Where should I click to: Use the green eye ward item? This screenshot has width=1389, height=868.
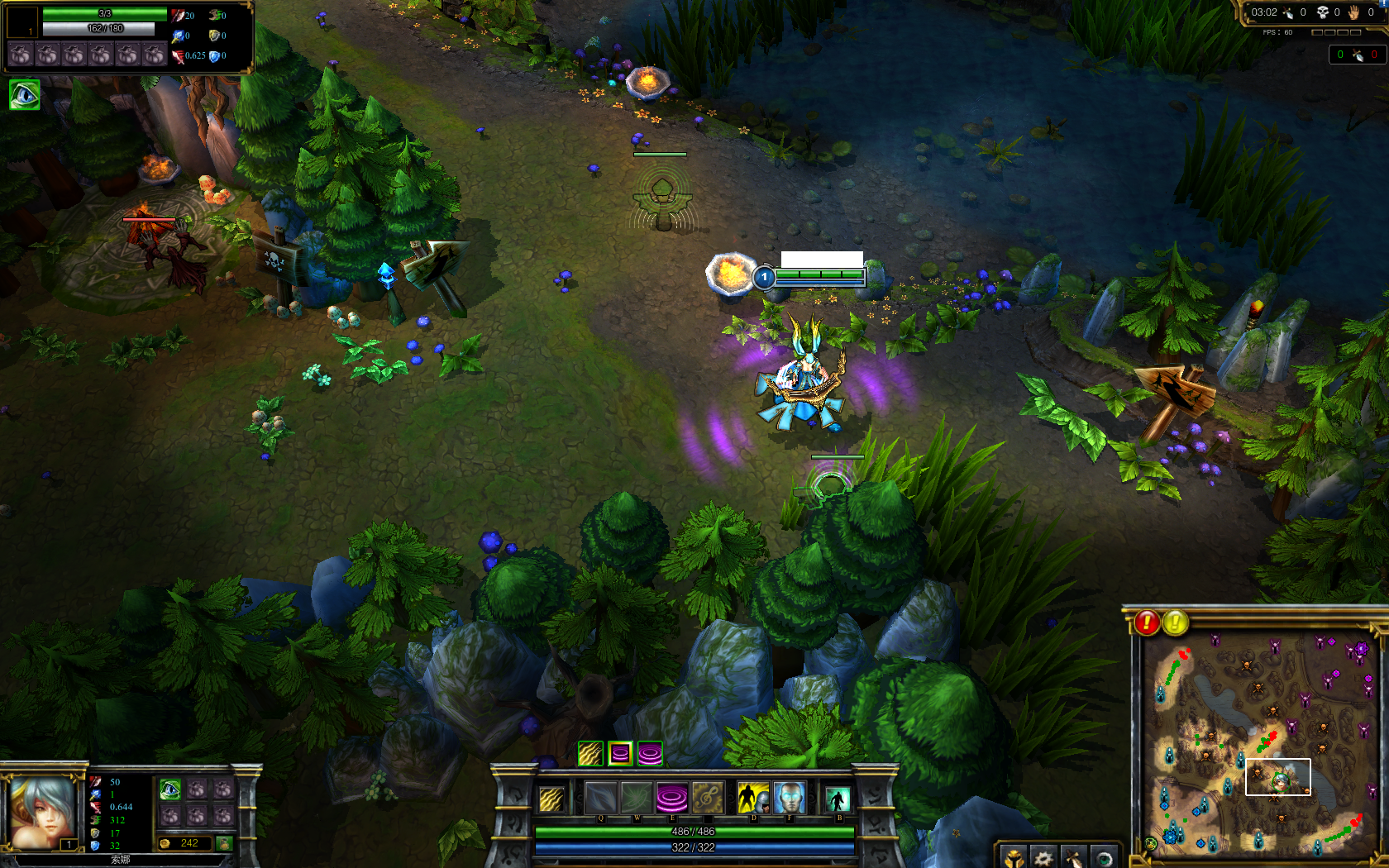coord(170,789)
